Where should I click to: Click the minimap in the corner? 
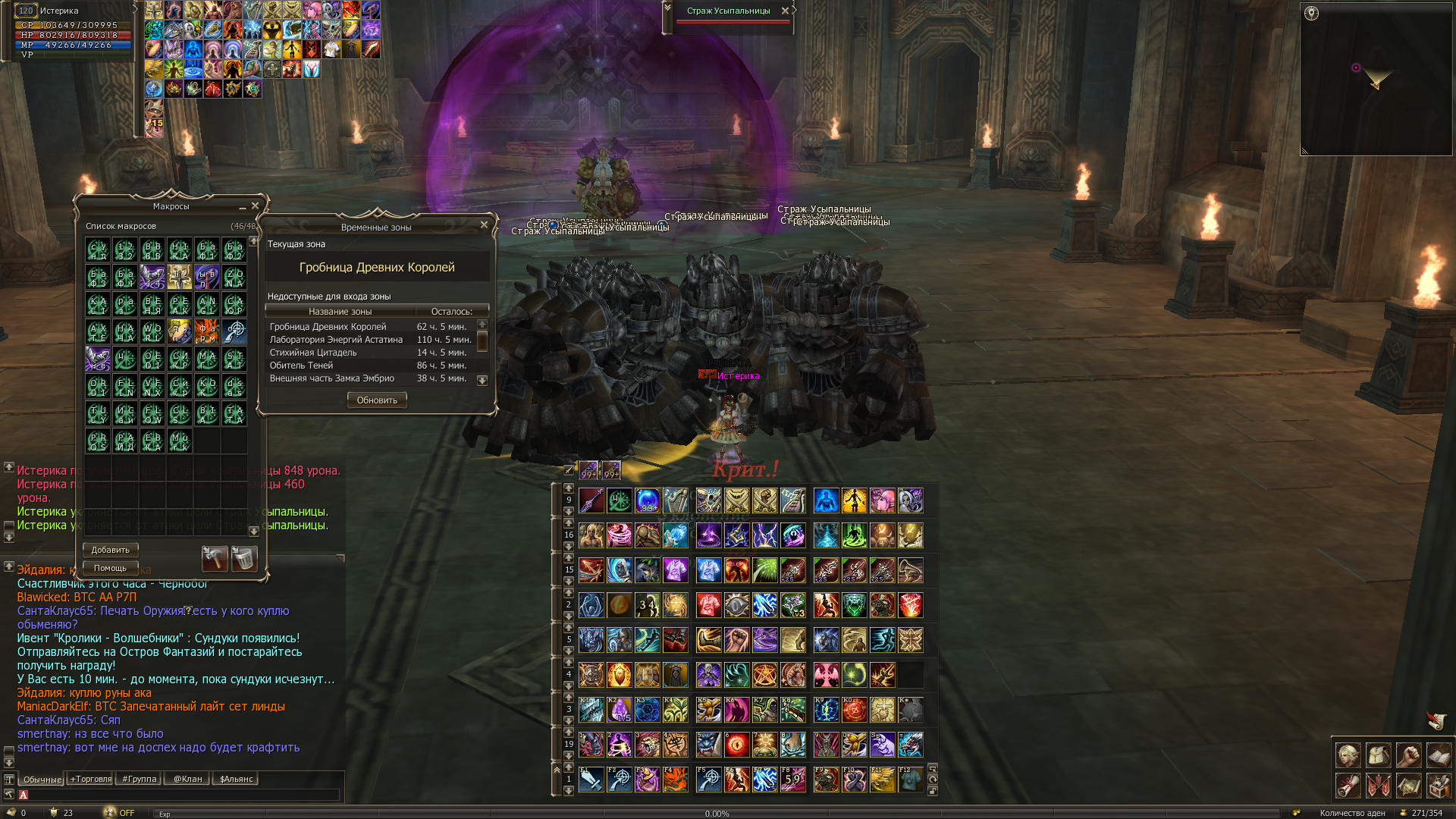pos(1376,80)
